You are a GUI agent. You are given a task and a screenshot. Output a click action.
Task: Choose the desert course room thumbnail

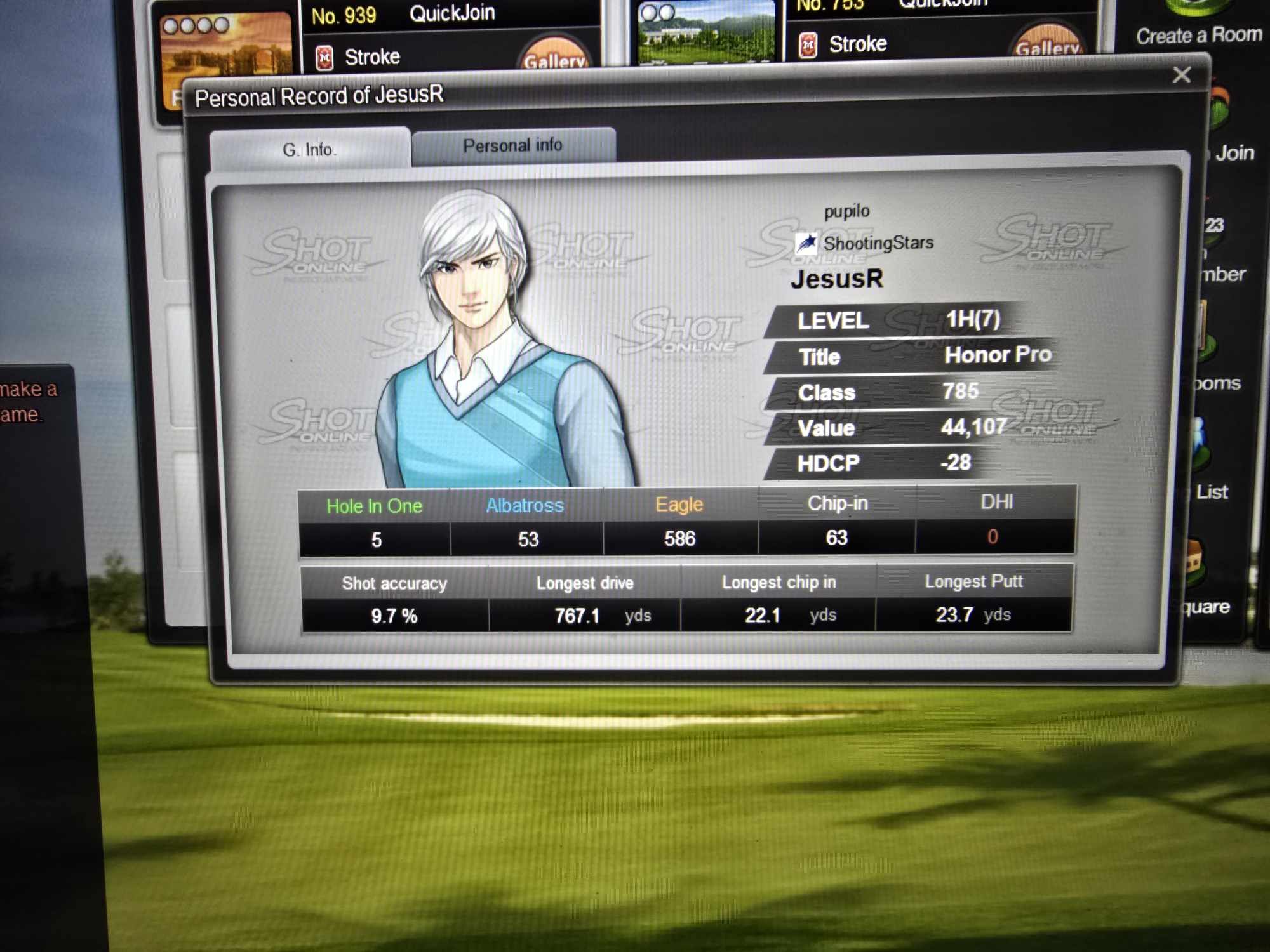click(225, 48)
